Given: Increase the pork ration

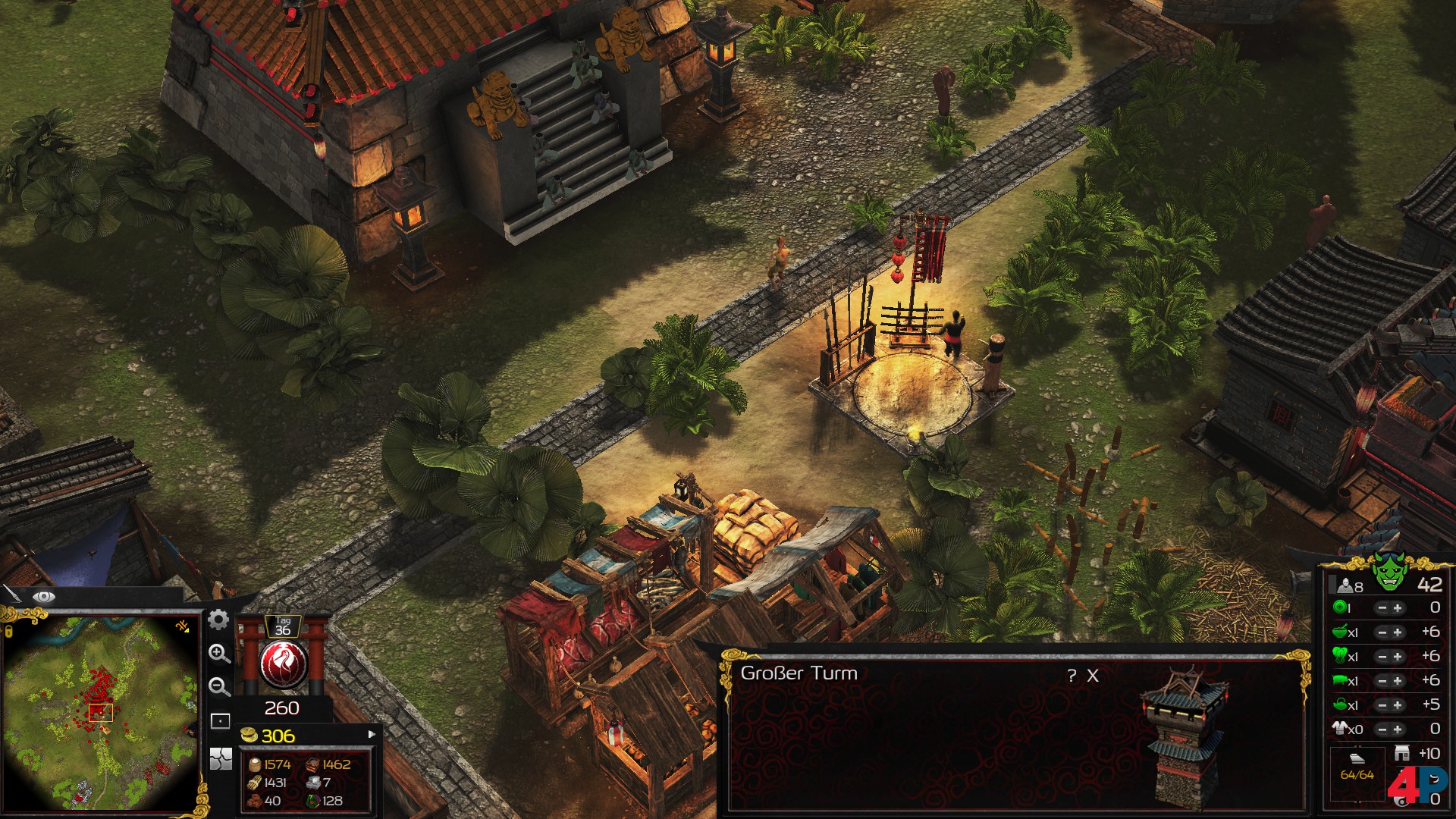Looking at the screenshot, I should coord(1398,681).
